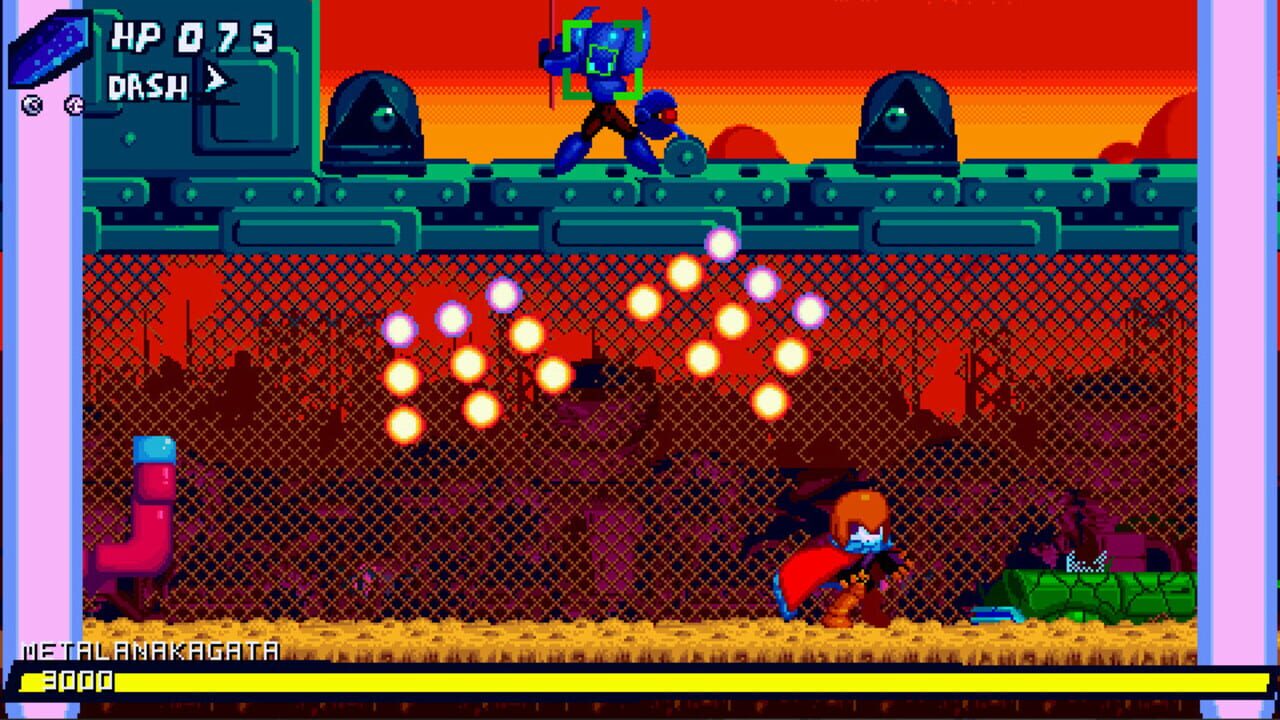This screenshot has height=720, width=1280.
Task: Select the blue crystal blade item icon
Action: 48,48
